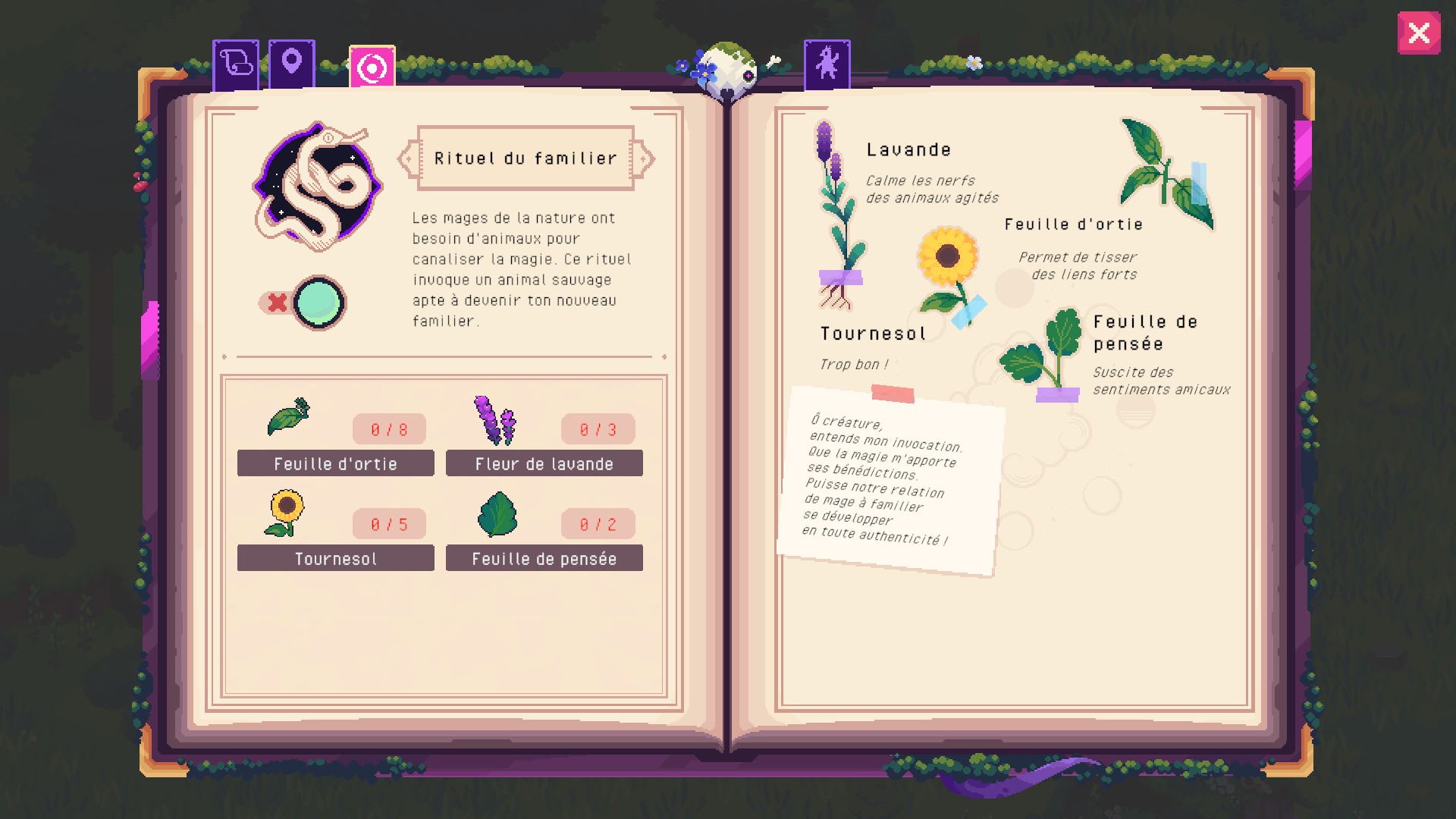Choose the Fleur de lavande ingredient
Image resolution: width=1456 pixels, height=819 pixels.
point(544,463)
